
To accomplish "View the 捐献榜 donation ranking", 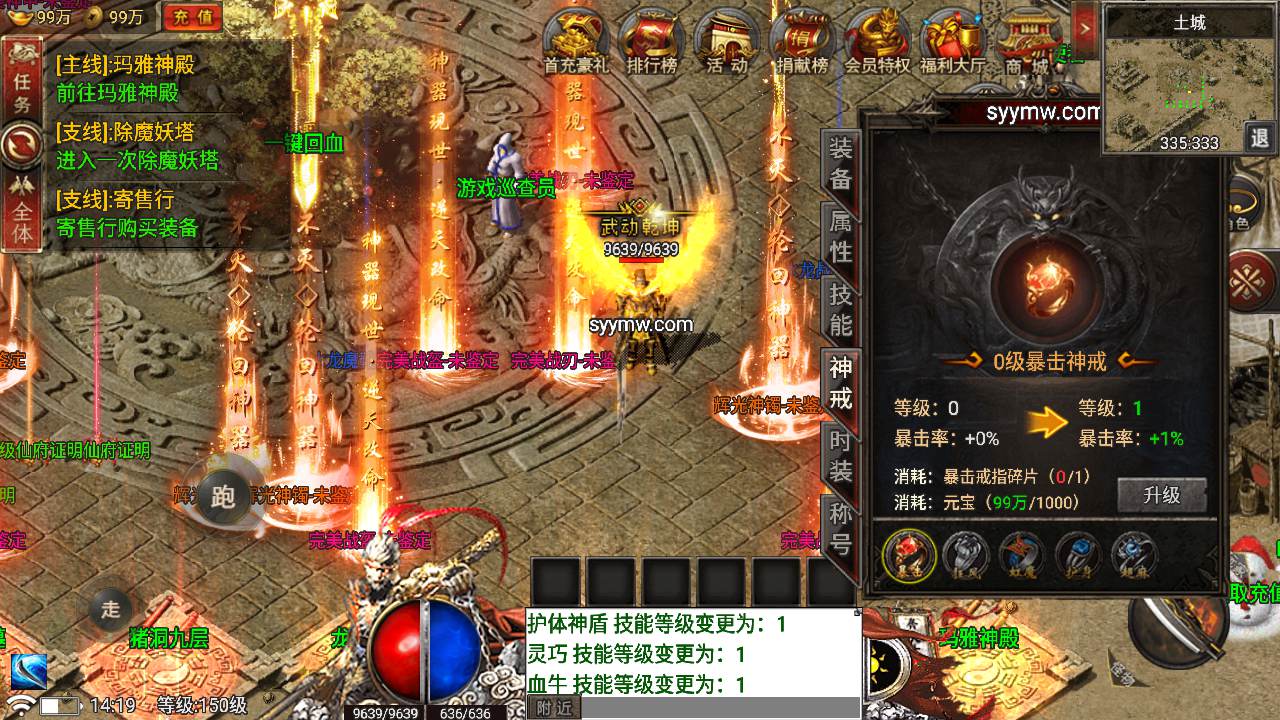I will pos(802,42).
